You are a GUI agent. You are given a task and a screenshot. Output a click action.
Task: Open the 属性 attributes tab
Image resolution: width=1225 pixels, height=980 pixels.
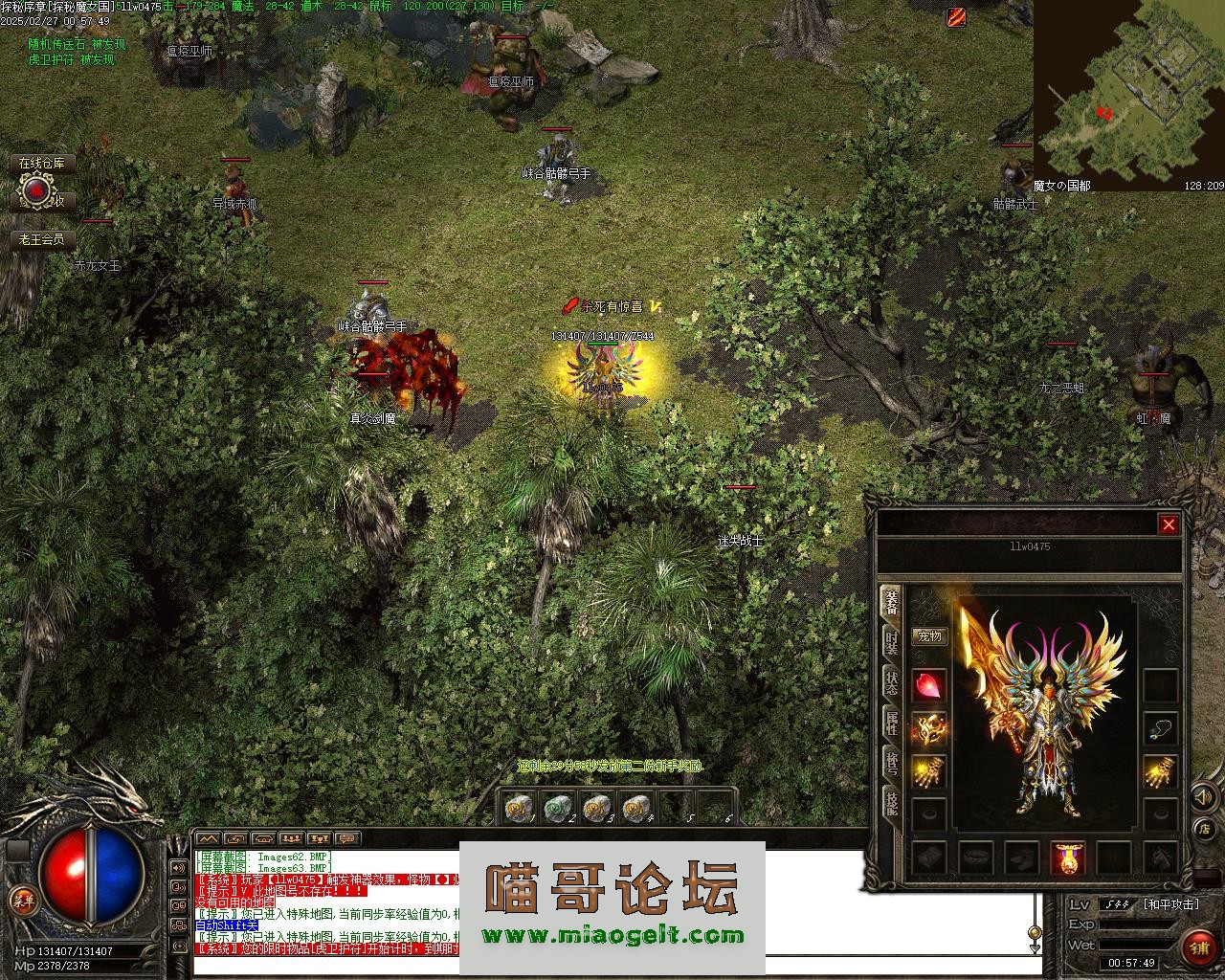point(891,723)
